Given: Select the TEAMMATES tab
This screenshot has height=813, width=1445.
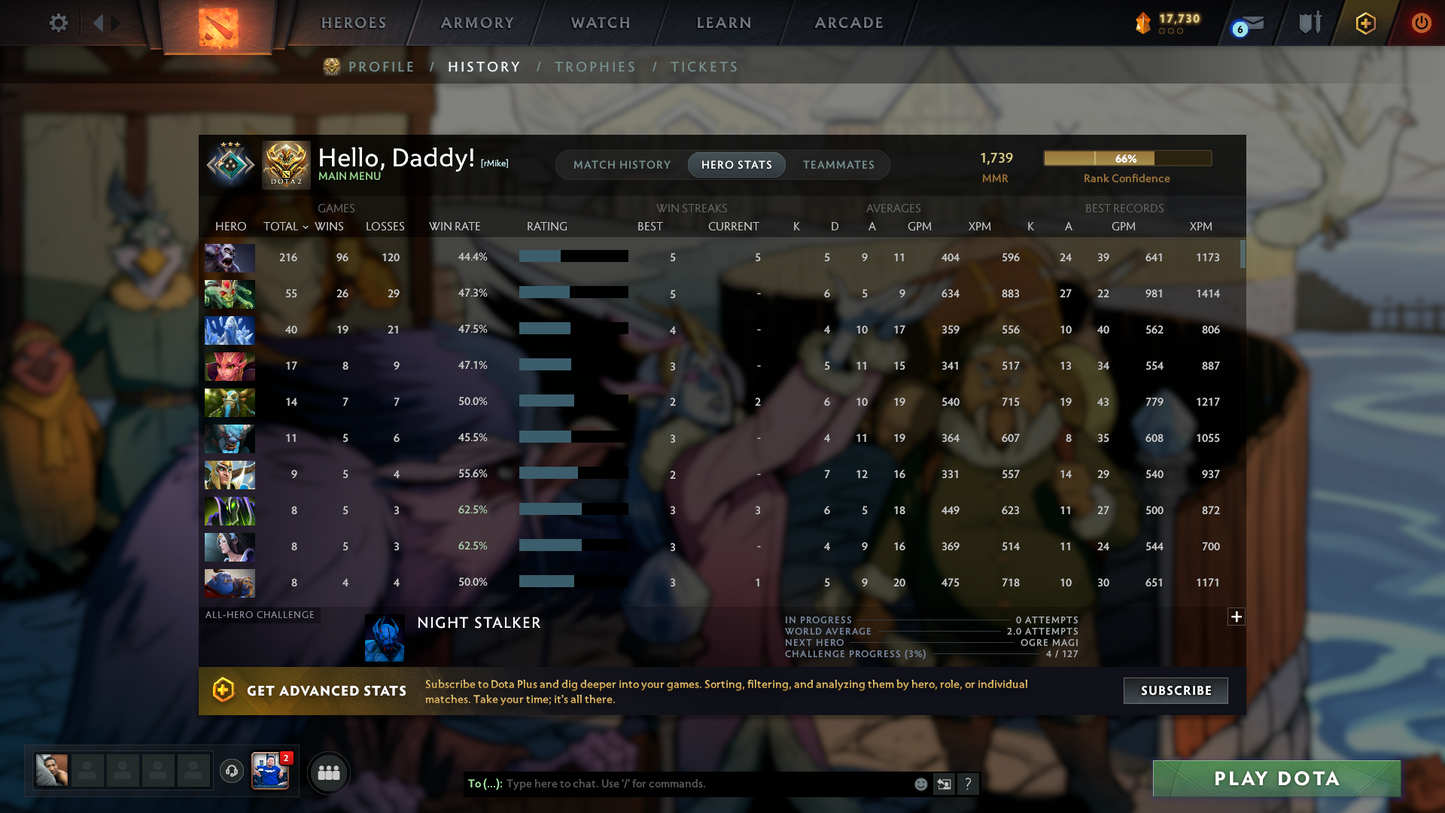Looking at the screenshot, I should click(x=839, y=165).
